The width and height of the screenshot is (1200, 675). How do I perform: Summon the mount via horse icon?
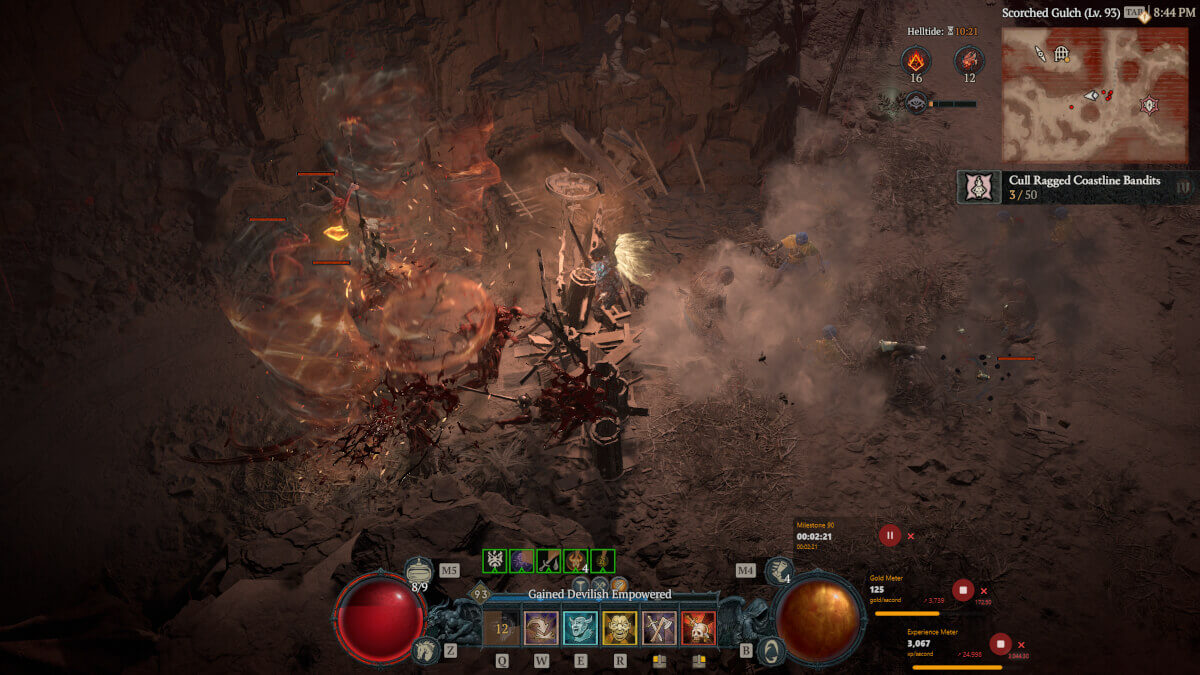click(427, 650)
